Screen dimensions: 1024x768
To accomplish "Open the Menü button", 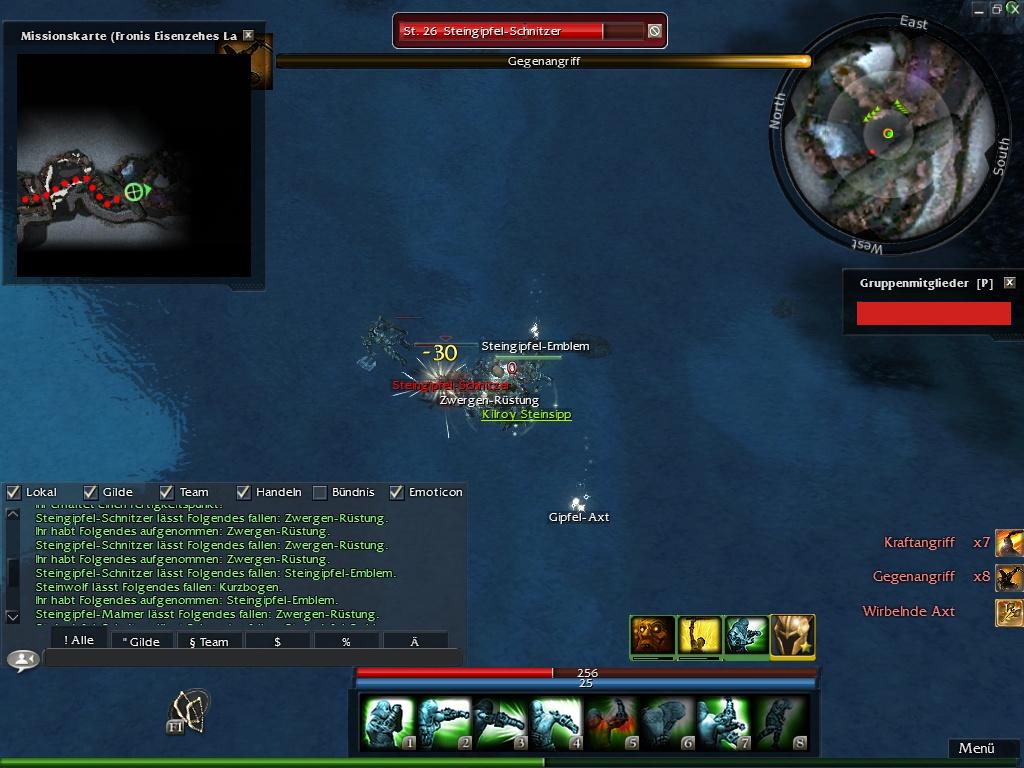I will click(976, 748).
